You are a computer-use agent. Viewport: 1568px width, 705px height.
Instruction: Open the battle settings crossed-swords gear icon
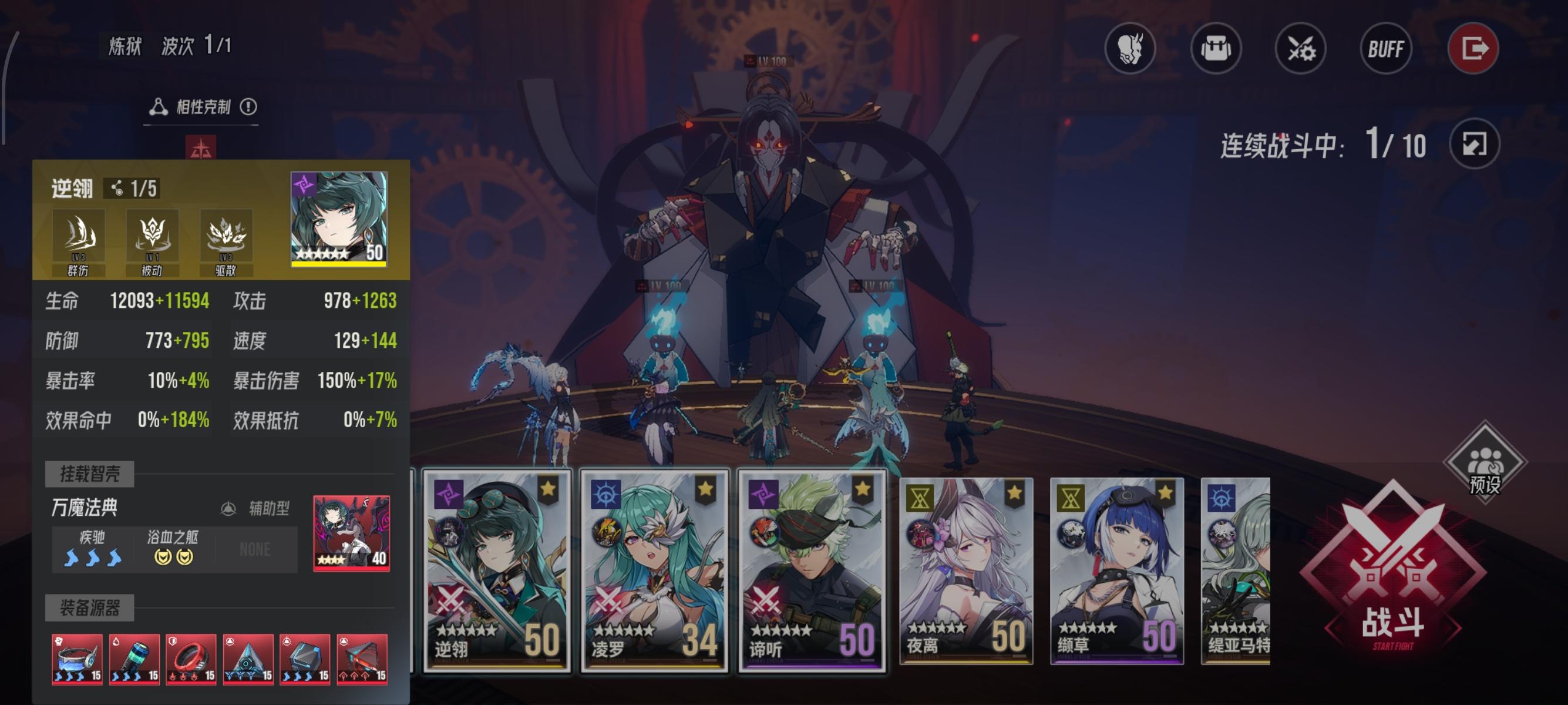[1300, 50]
